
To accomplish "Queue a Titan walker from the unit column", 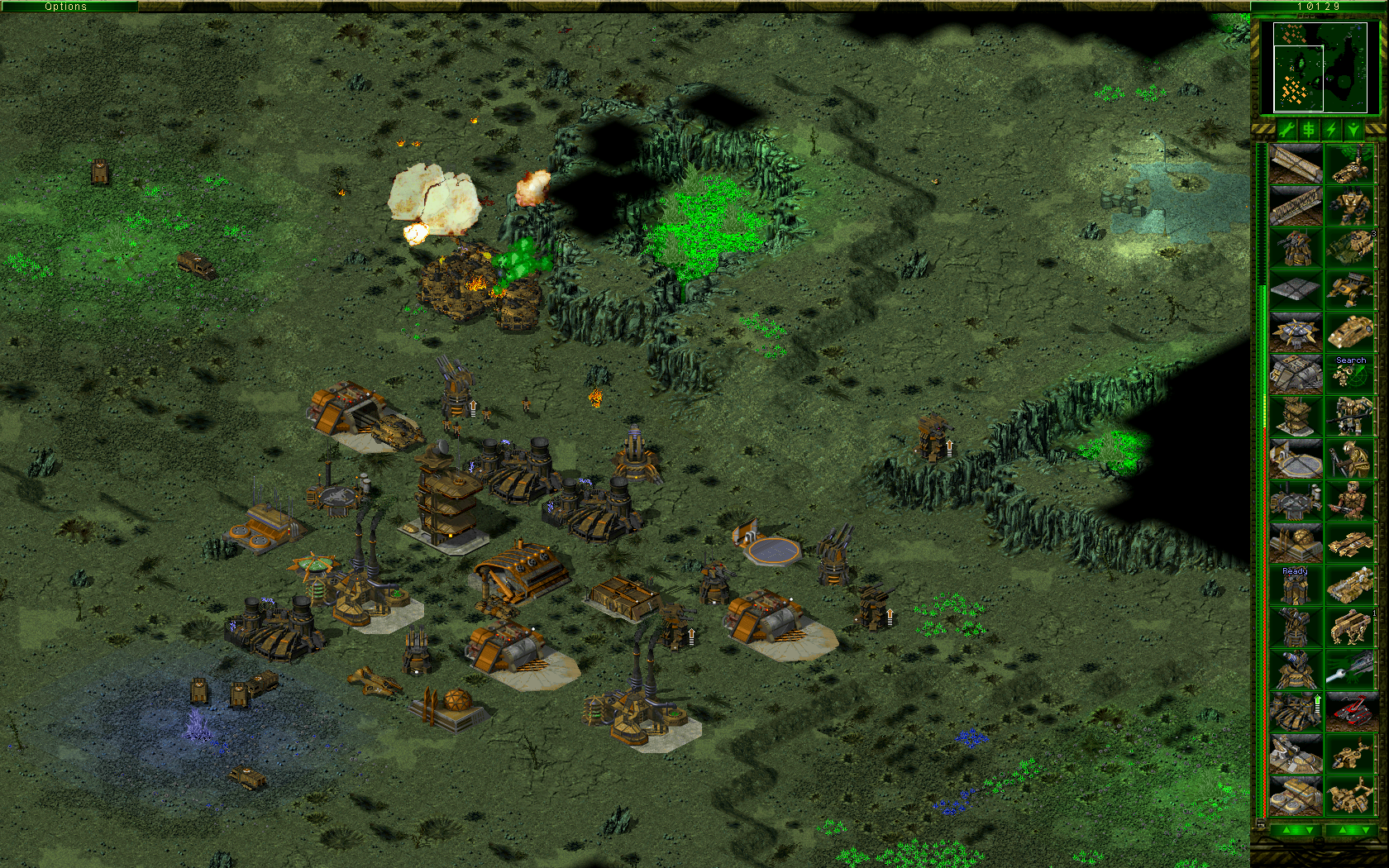I will [x=1351, y=204].
